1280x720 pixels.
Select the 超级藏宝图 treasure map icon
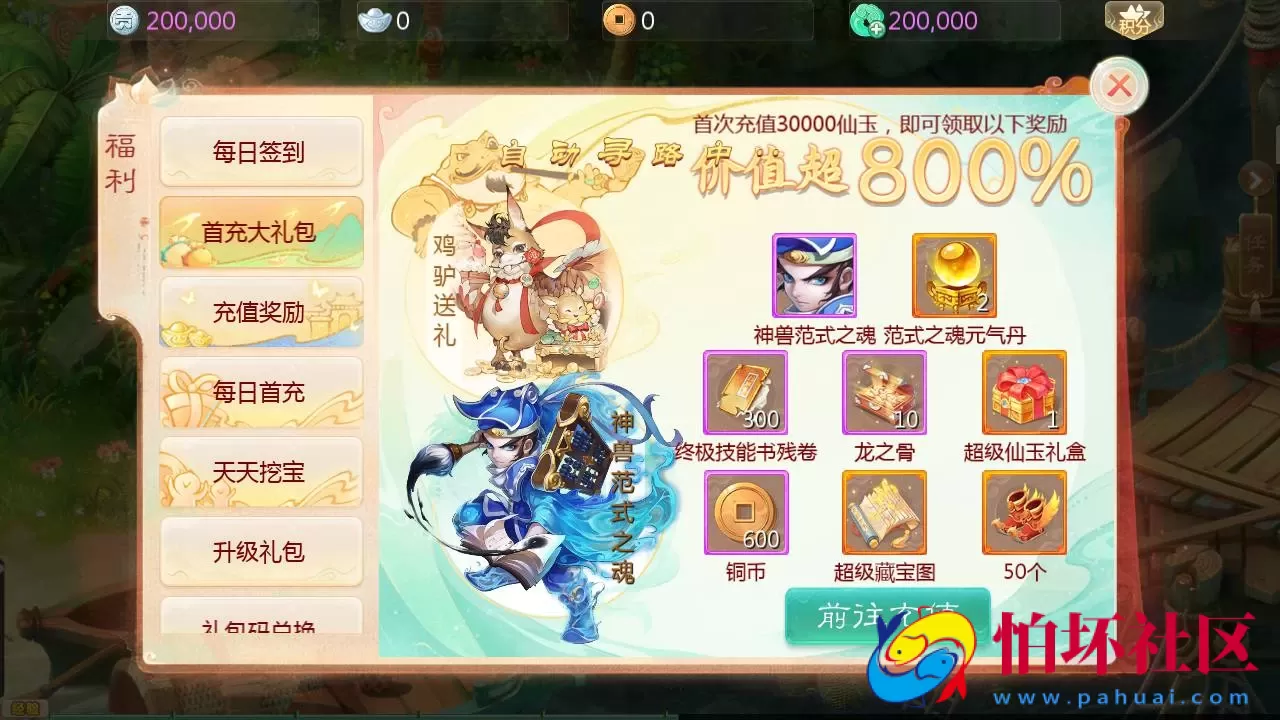[884, 512]
